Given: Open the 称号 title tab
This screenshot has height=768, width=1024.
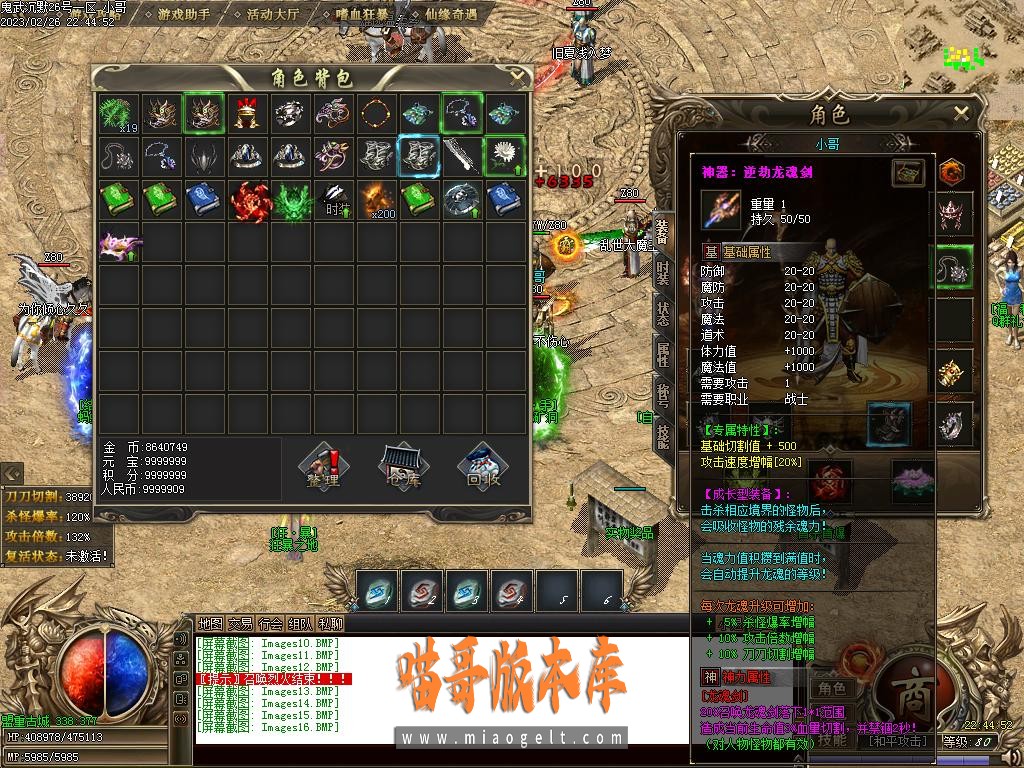Looking at the screenshot, I should [662, 391].
